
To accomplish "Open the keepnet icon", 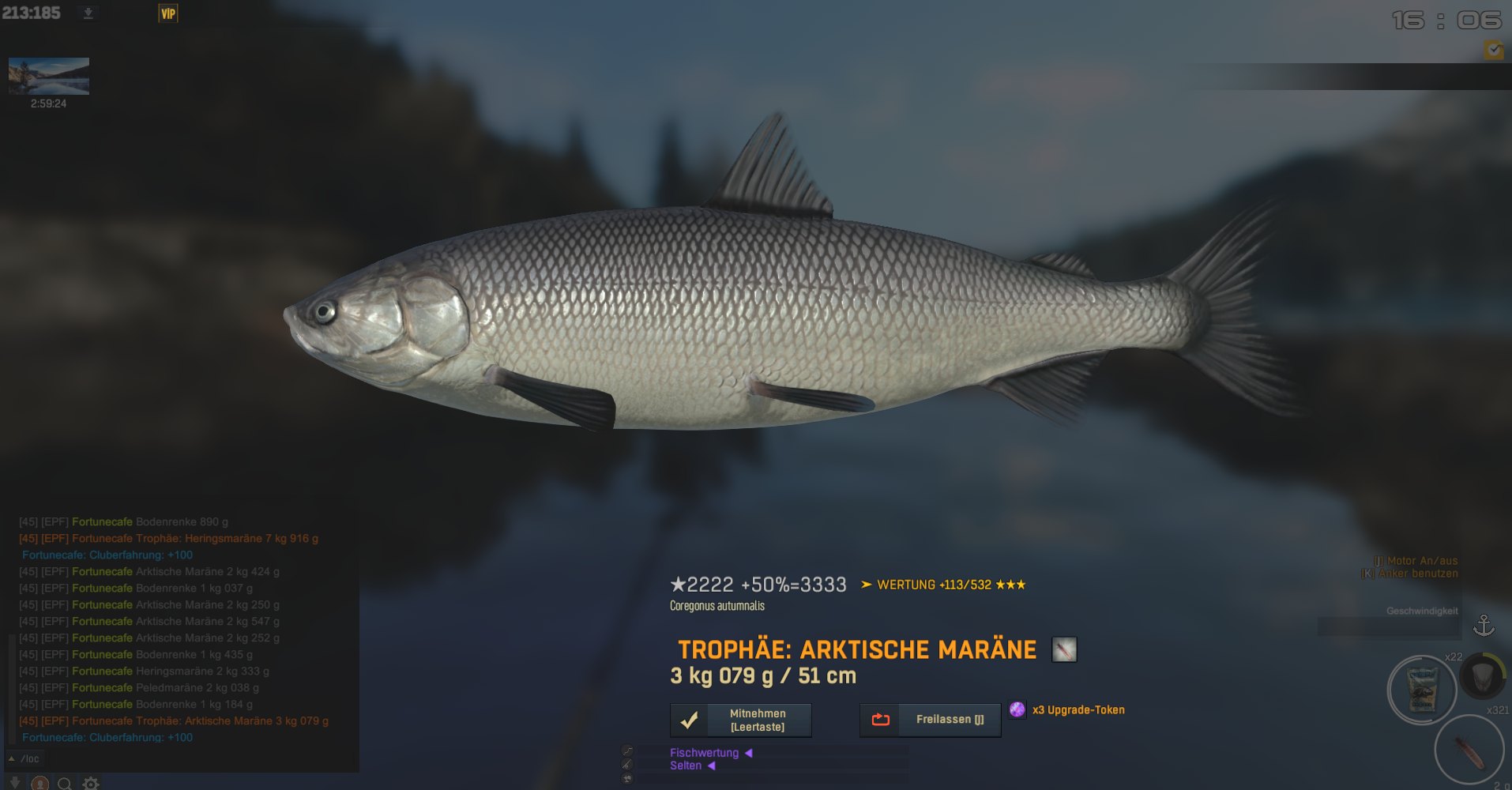I will click(1482, 675).
